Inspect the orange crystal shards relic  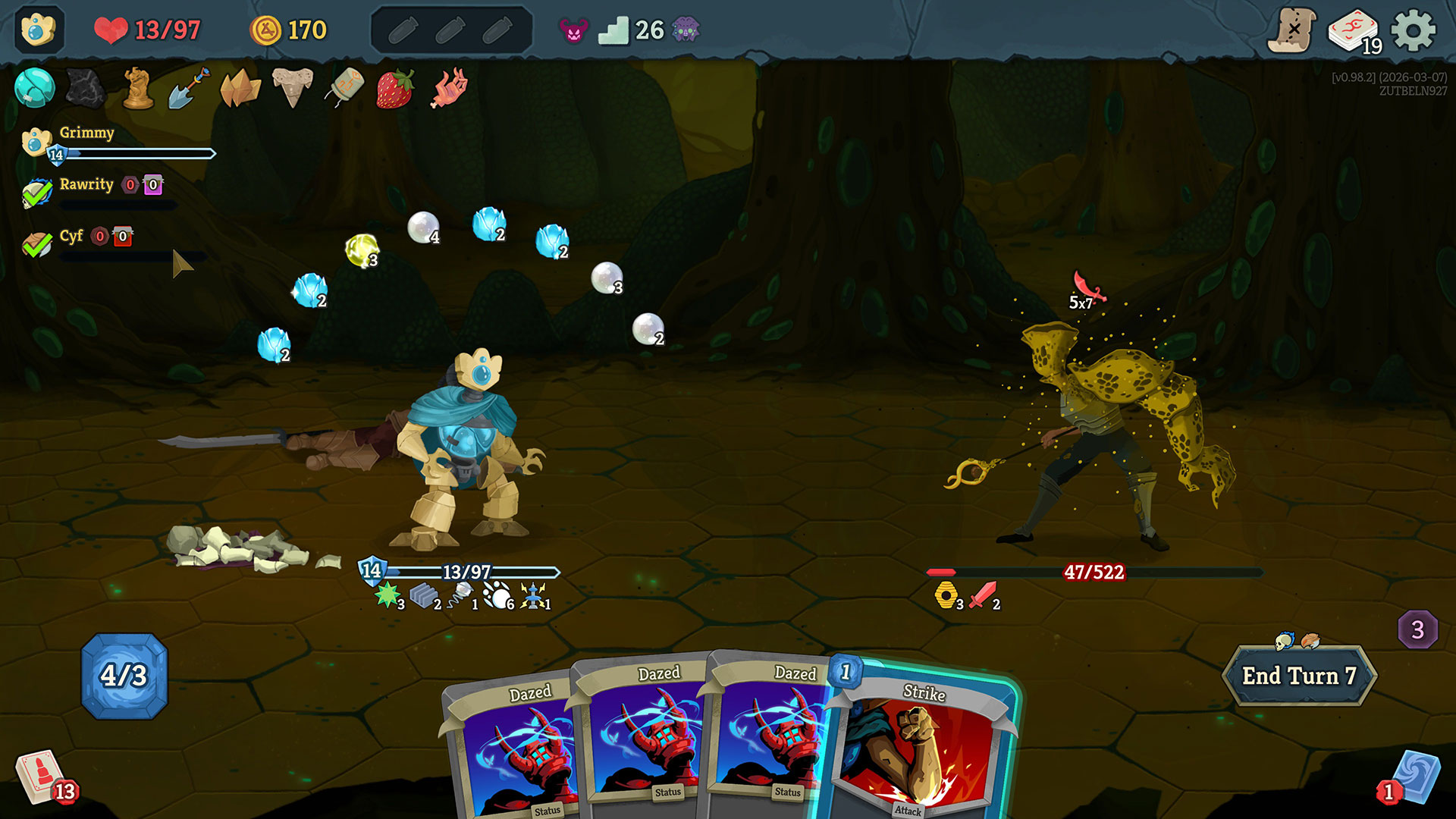tap(240, 88)
